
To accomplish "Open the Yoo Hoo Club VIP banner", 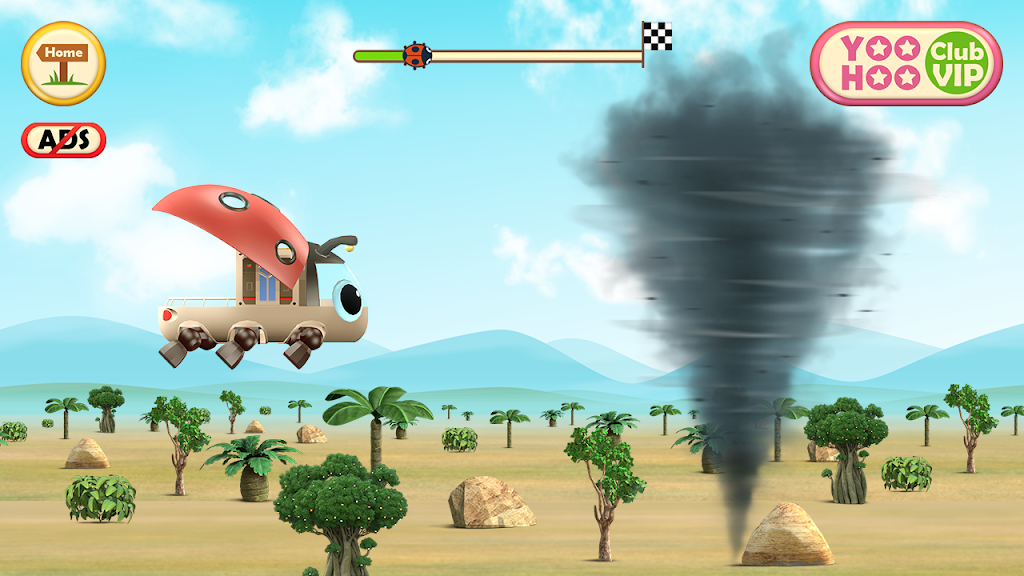I will [x=906, y=64].
